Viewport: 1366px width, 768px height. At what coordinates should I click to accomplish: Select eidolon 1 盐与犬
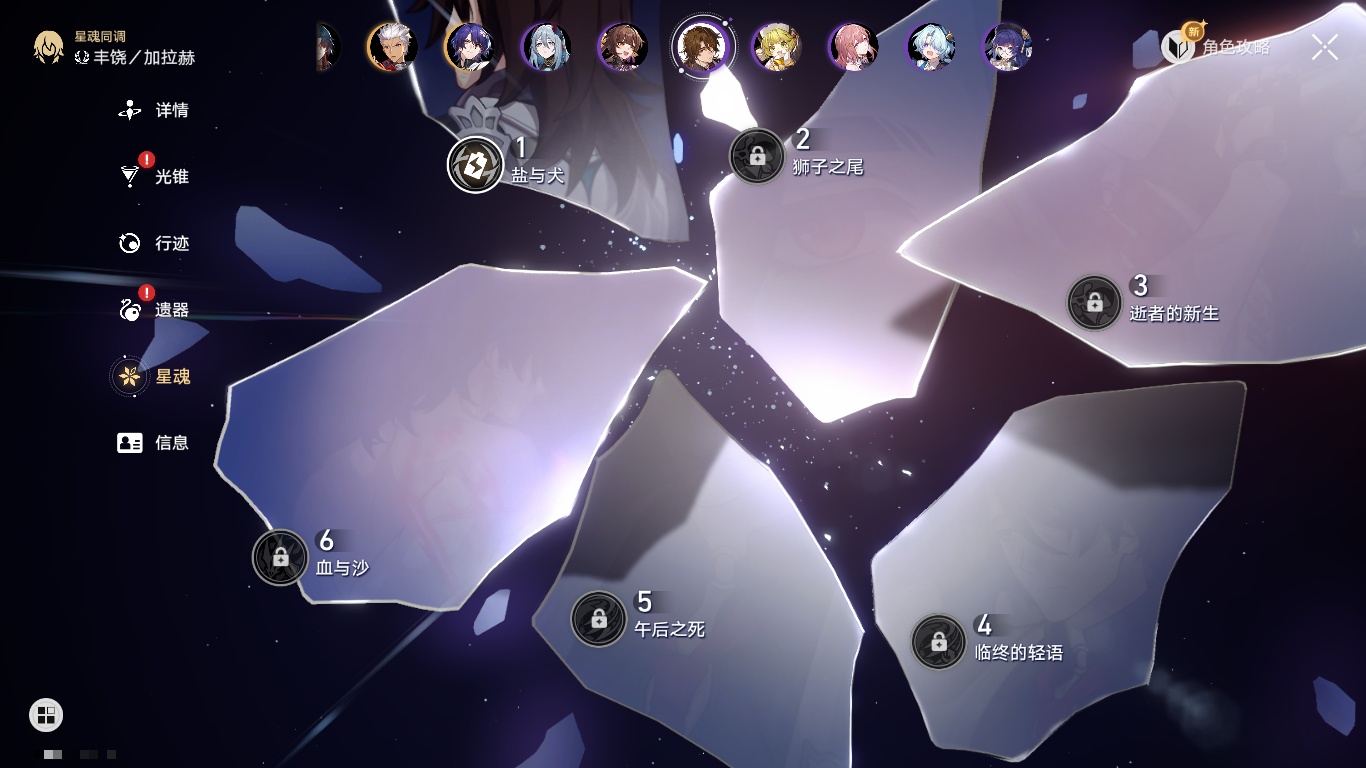[475, 164]
